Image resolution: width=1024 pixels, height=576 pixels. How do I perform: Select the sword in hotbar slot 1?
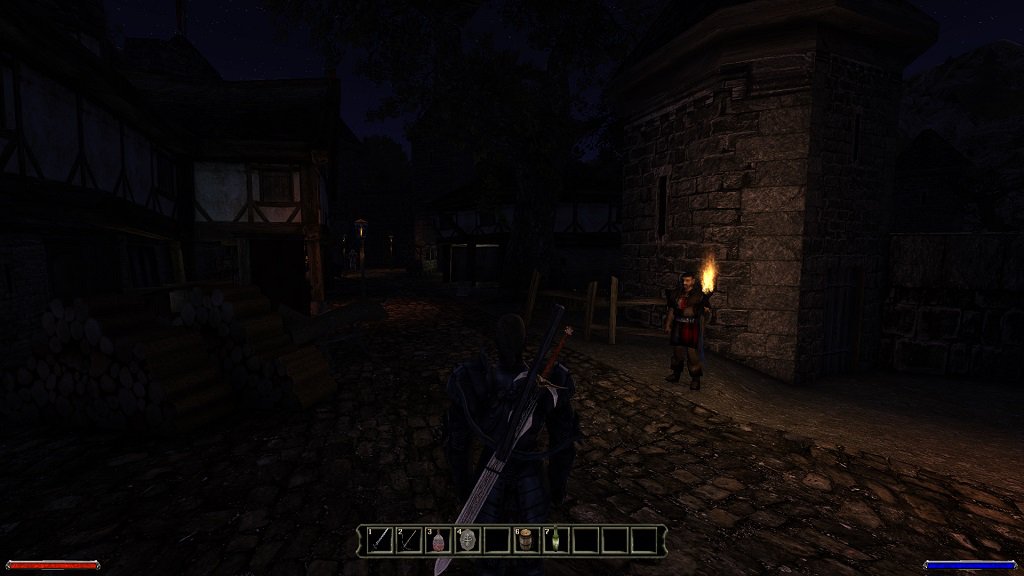pos(379,540)
